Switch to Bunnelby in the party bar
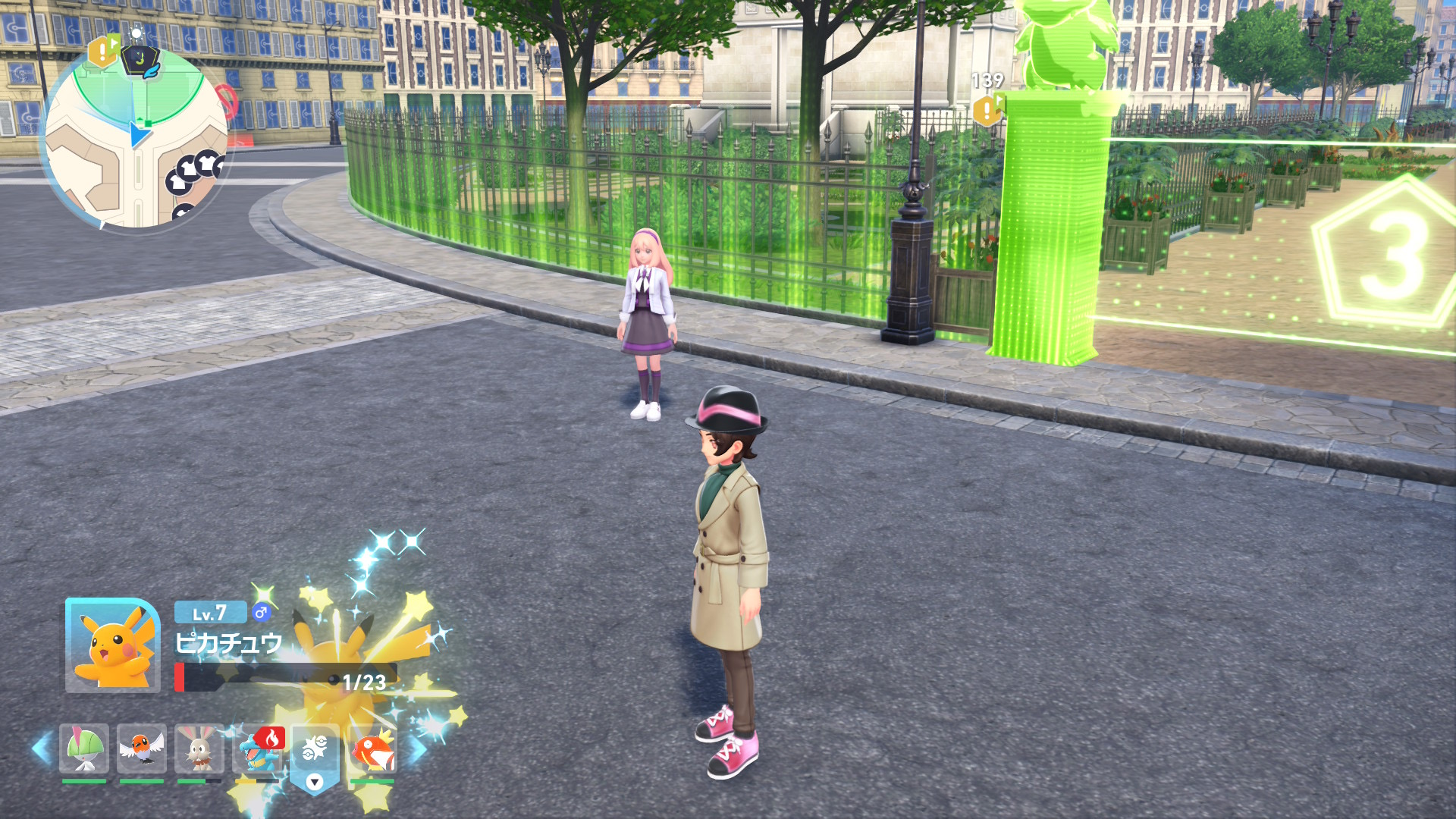Viewport: 1456px width, 819px height. 199,748
